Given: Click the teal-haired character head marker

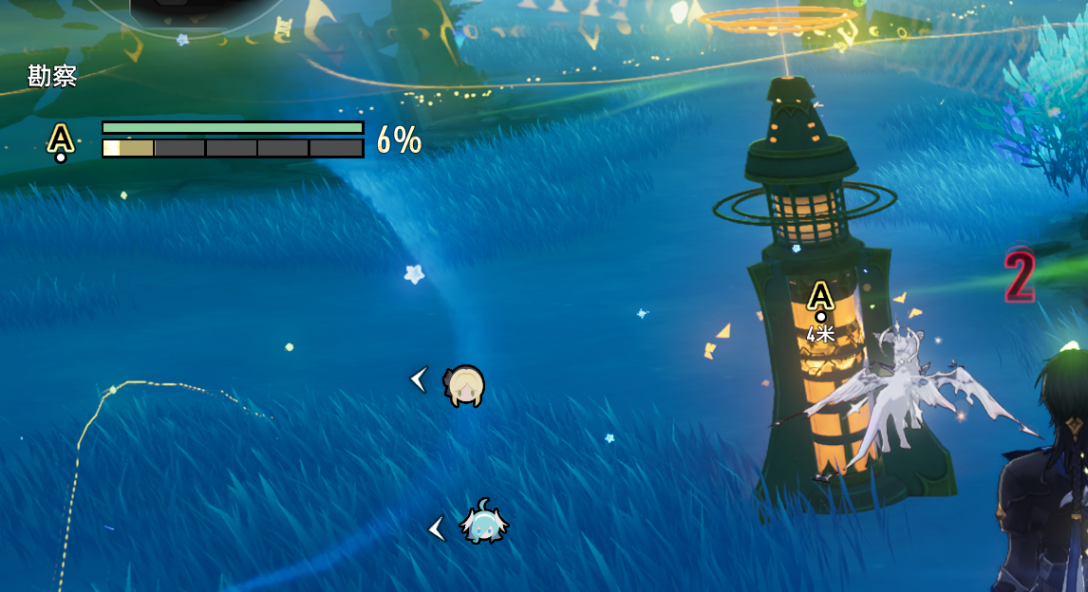Looking at the screenshot, I should (484, 524).
